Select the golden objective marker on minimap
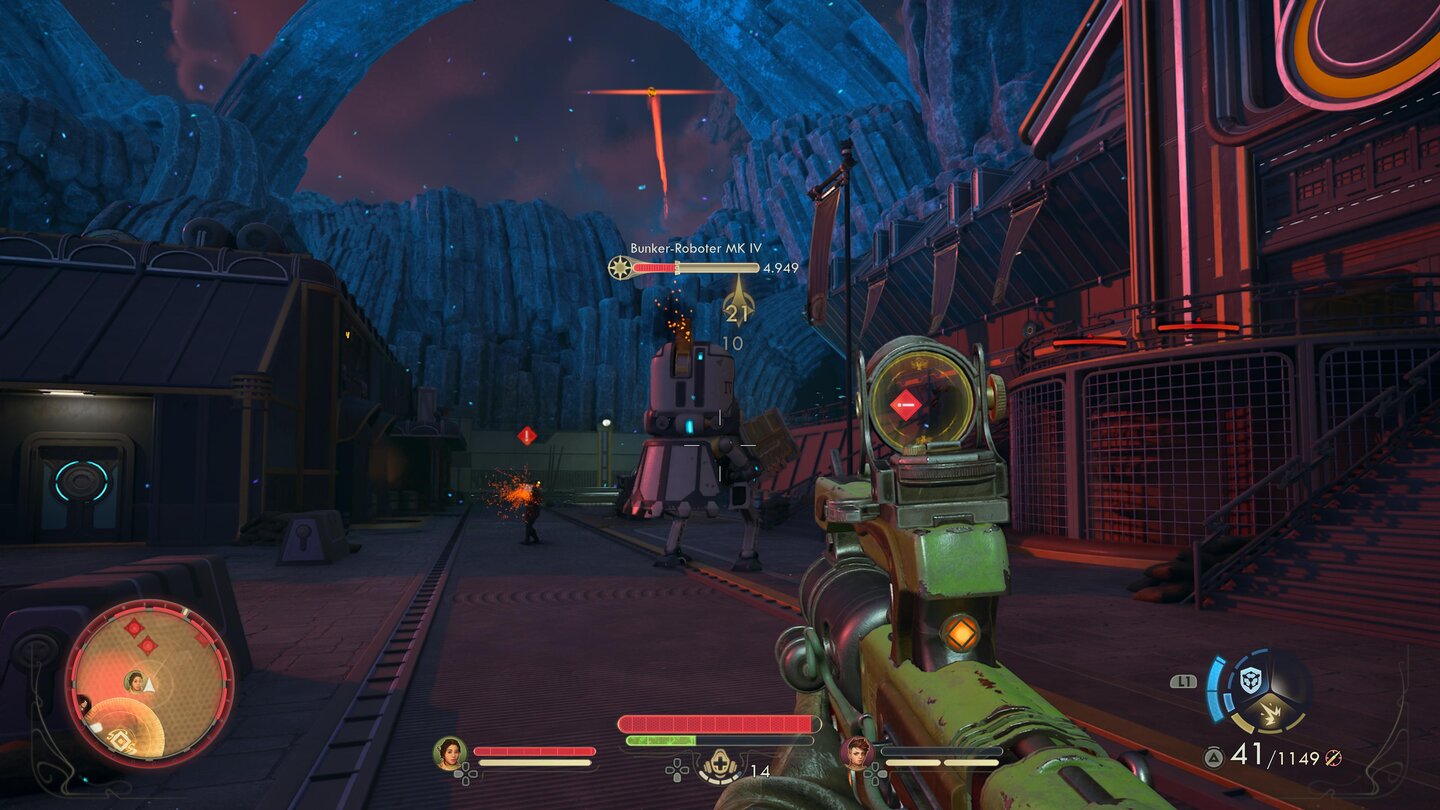 (x=119, y=740)
